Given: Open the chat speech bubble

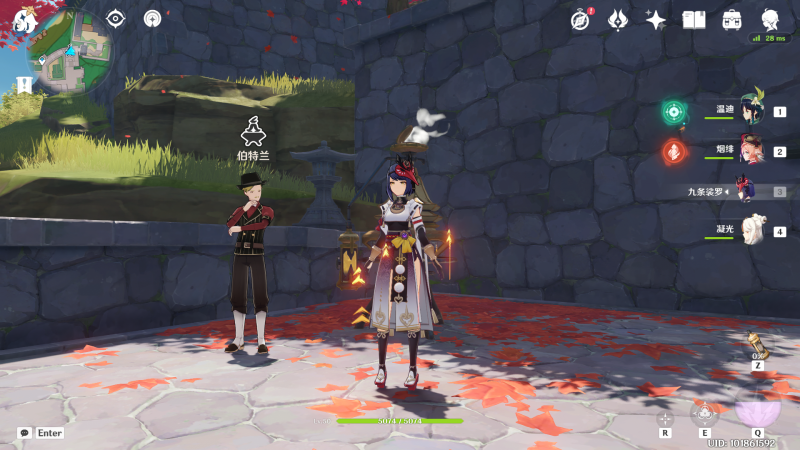Looking at the screenshot, I should 24,433.
